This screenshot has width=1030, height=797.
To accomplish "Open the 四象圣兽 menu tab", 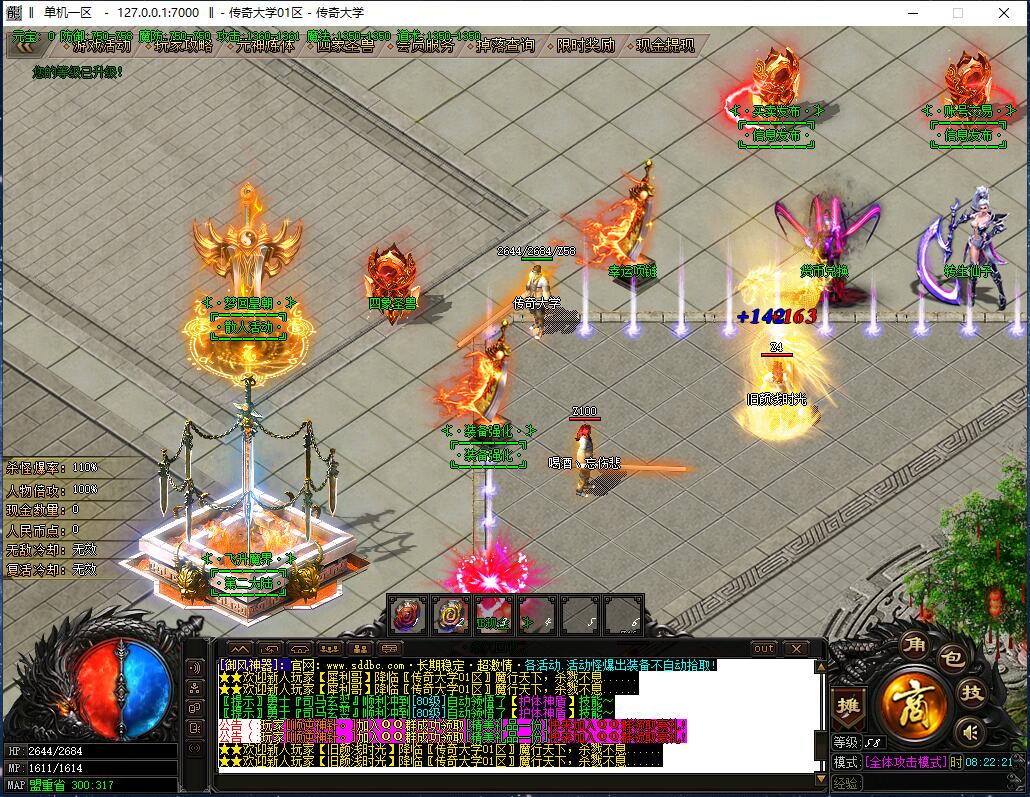I will 345,46.
